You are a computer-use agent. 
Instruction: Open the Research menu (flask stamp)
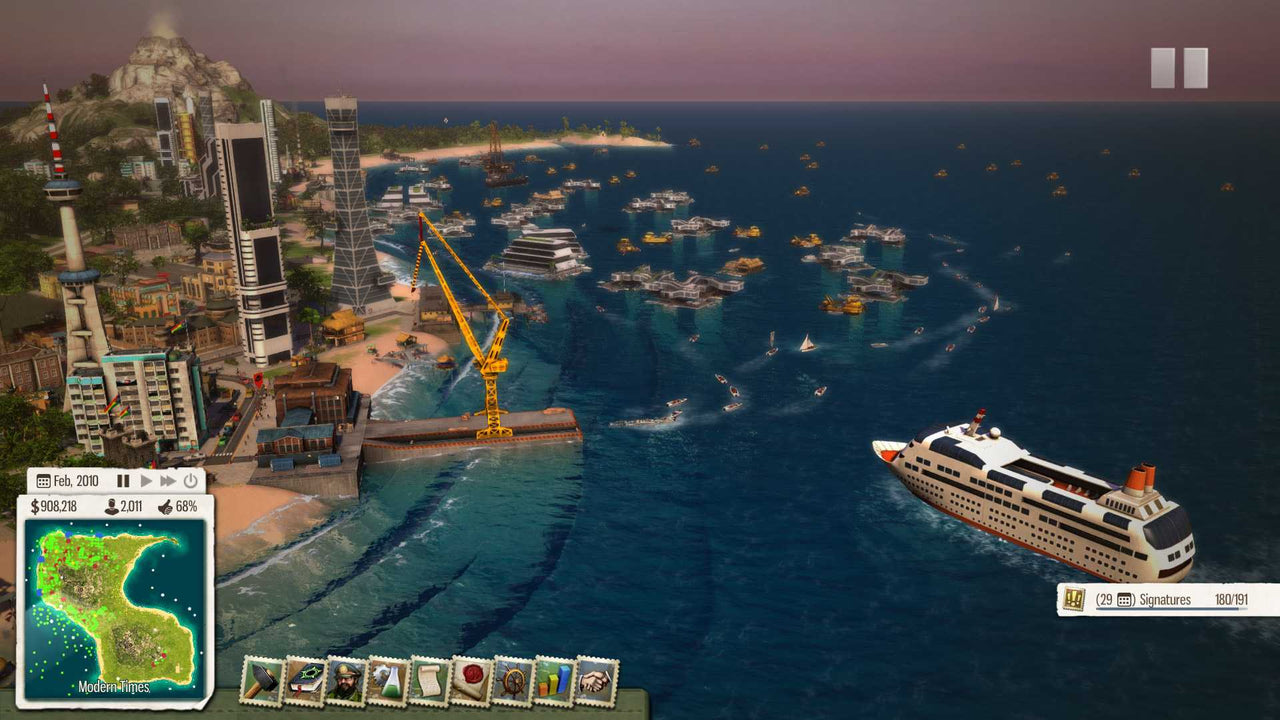point(387,680)
